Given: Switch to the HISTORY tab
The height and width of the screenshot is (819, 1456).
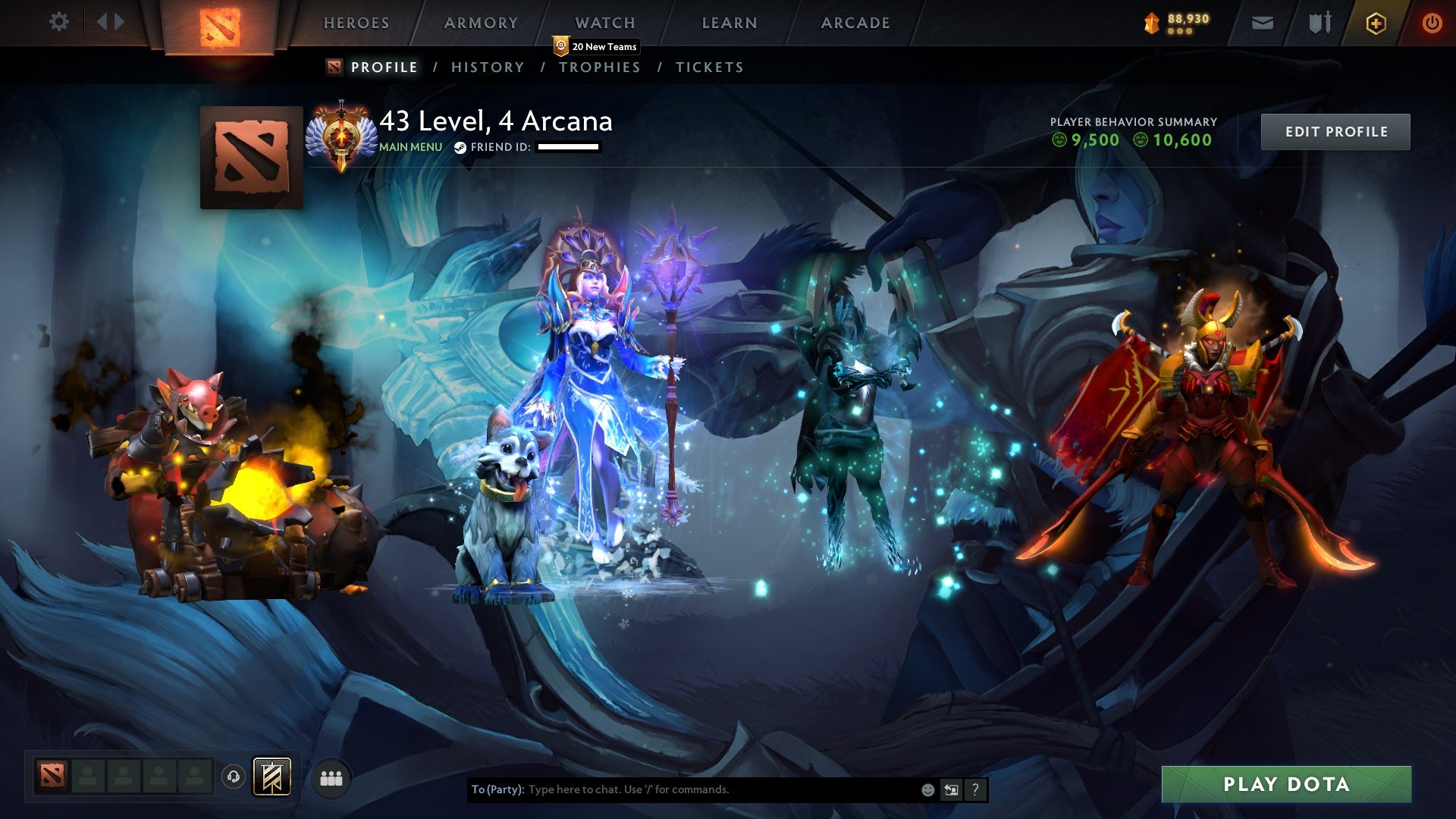Looking at the screenshot, I should (487, 67).
